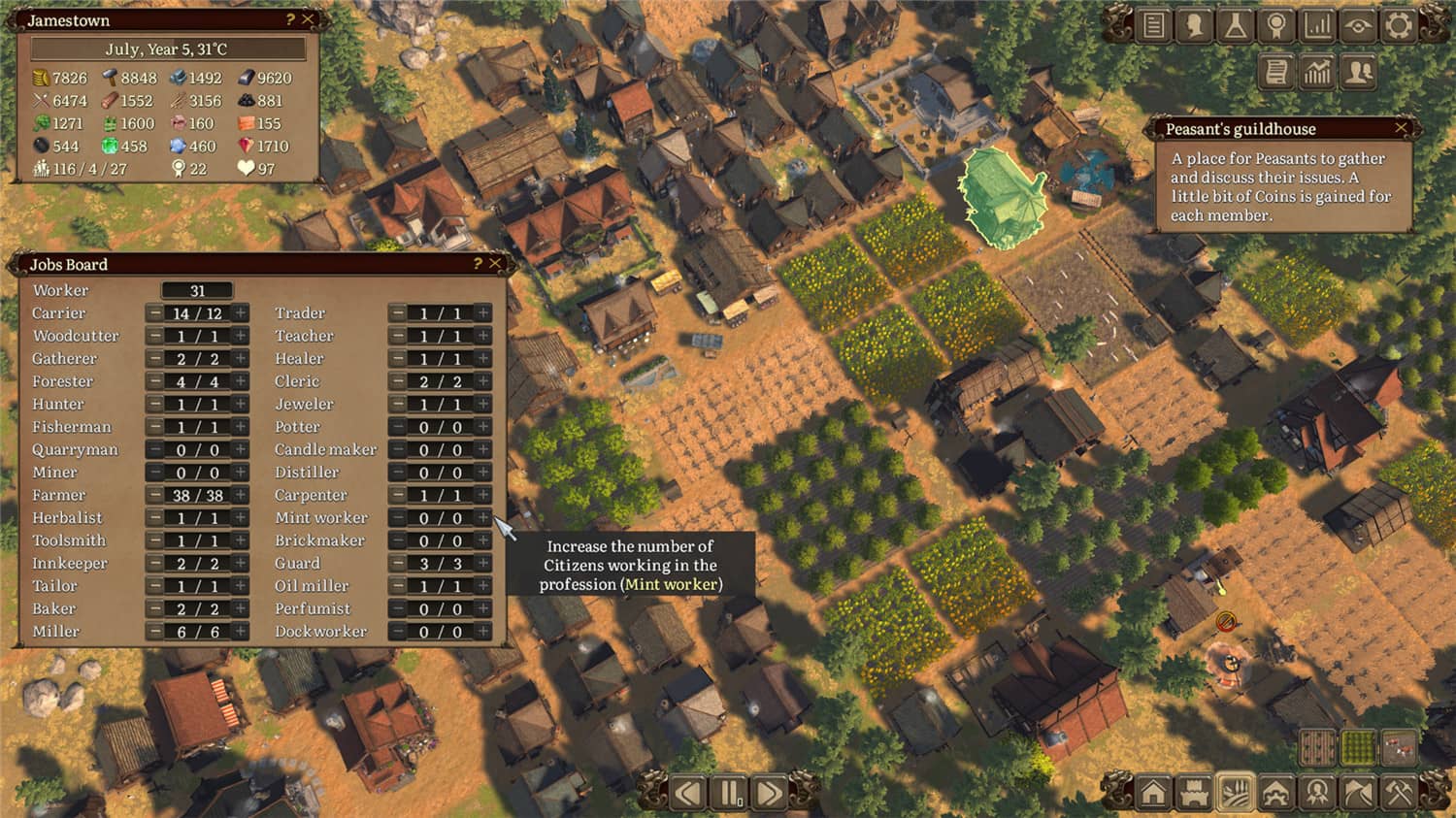This screenshot has height=818, width=1456.
Task: Open the Jobs Board help question mark
Action: 478,264
